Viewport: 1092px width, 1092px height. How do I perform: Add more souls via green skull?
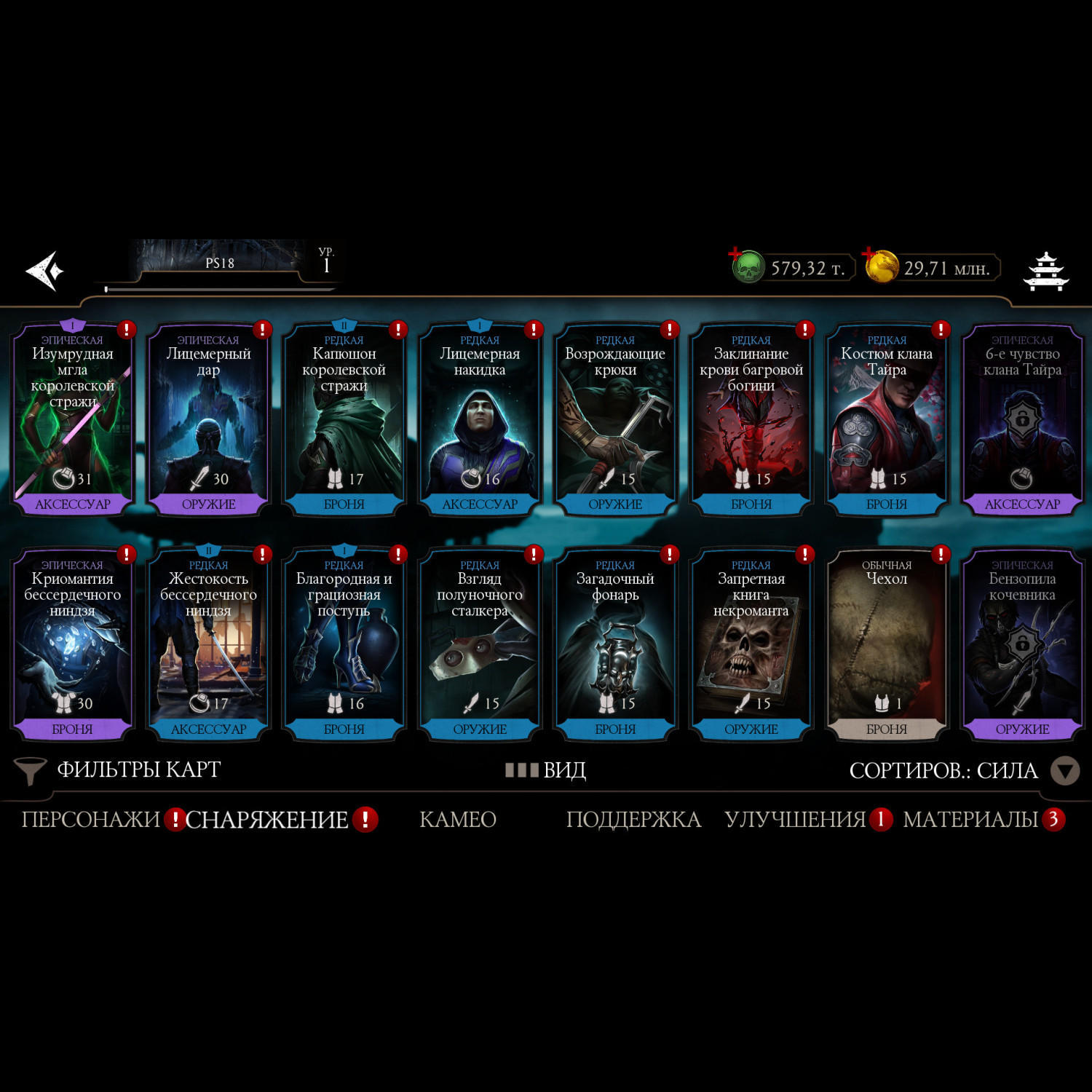[748, 266]
